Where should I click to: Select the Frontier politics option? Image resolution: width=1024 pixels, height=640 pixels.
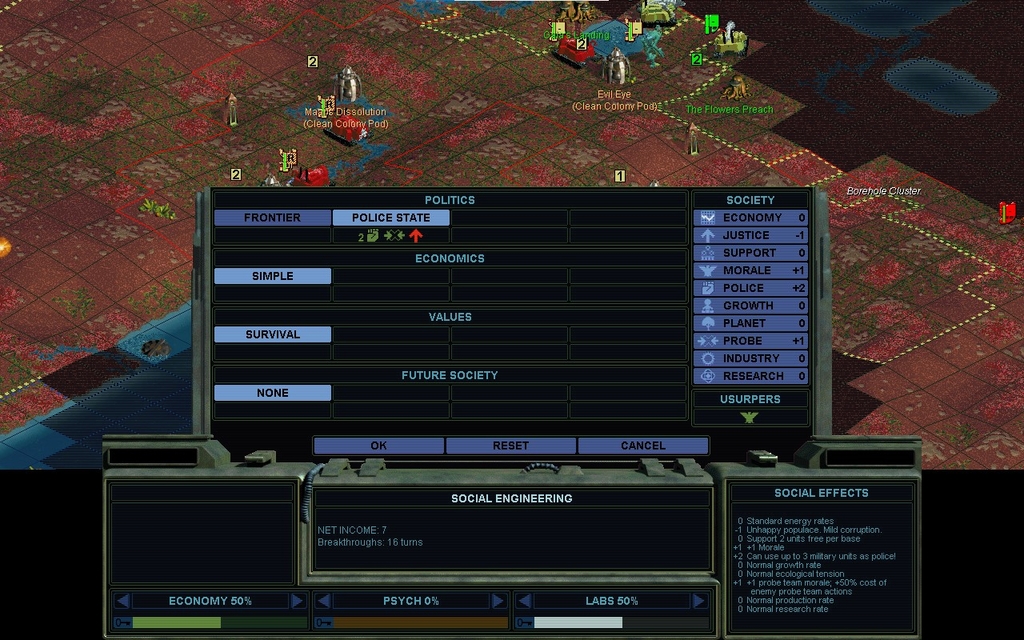coord(272,218)
